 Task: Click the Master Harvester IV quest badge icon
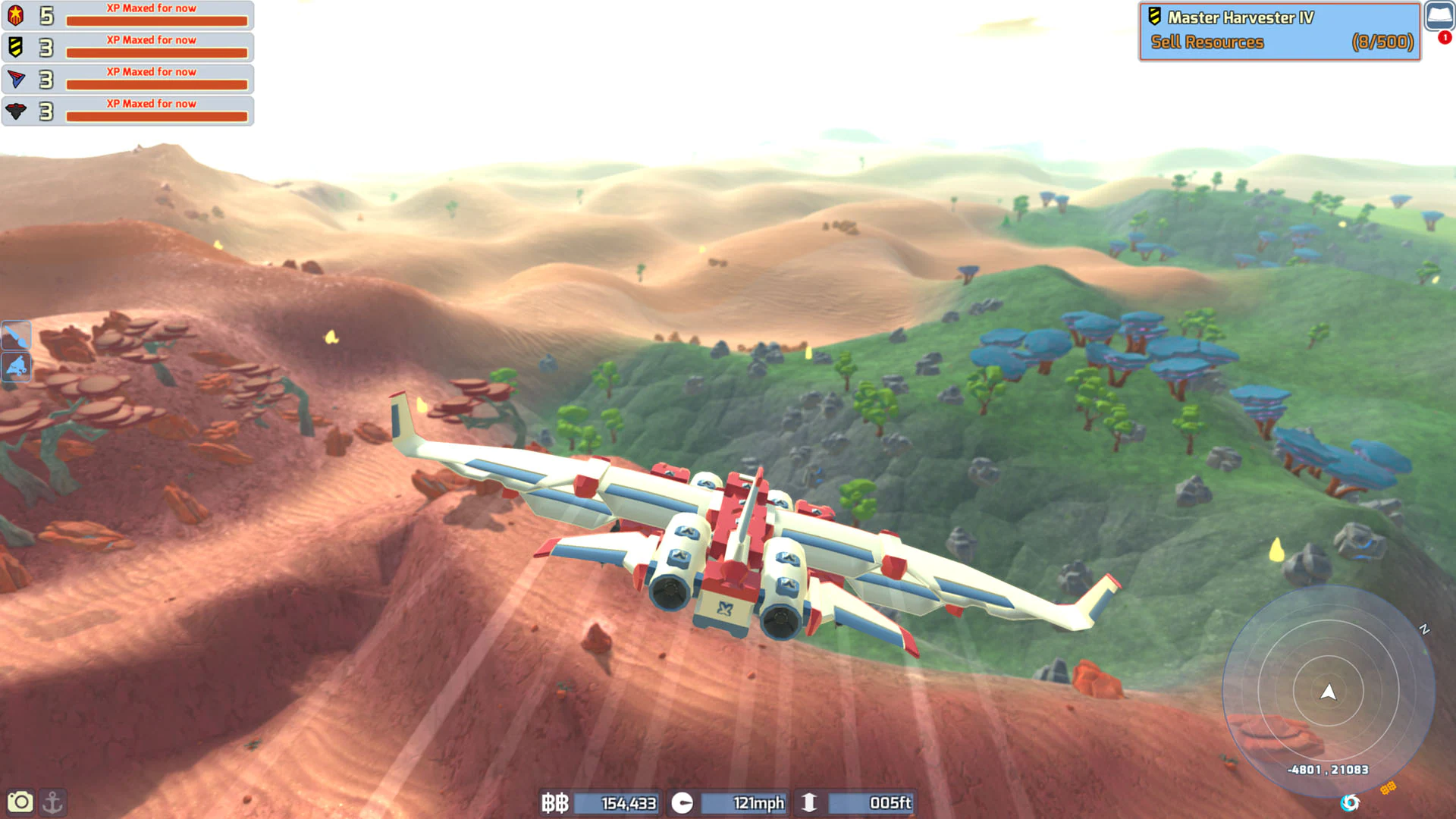(1153, 17)
